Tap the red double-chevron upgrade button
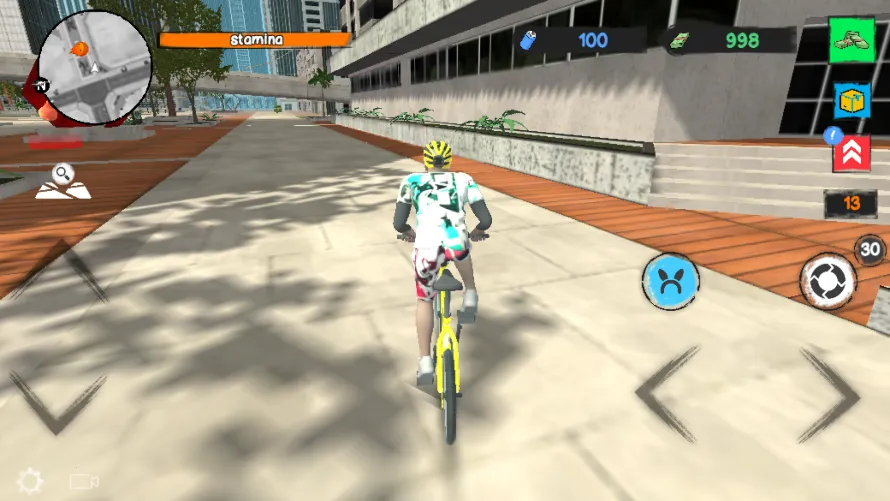This screenshot has width=890, height=501. click(x=851, y=153)
